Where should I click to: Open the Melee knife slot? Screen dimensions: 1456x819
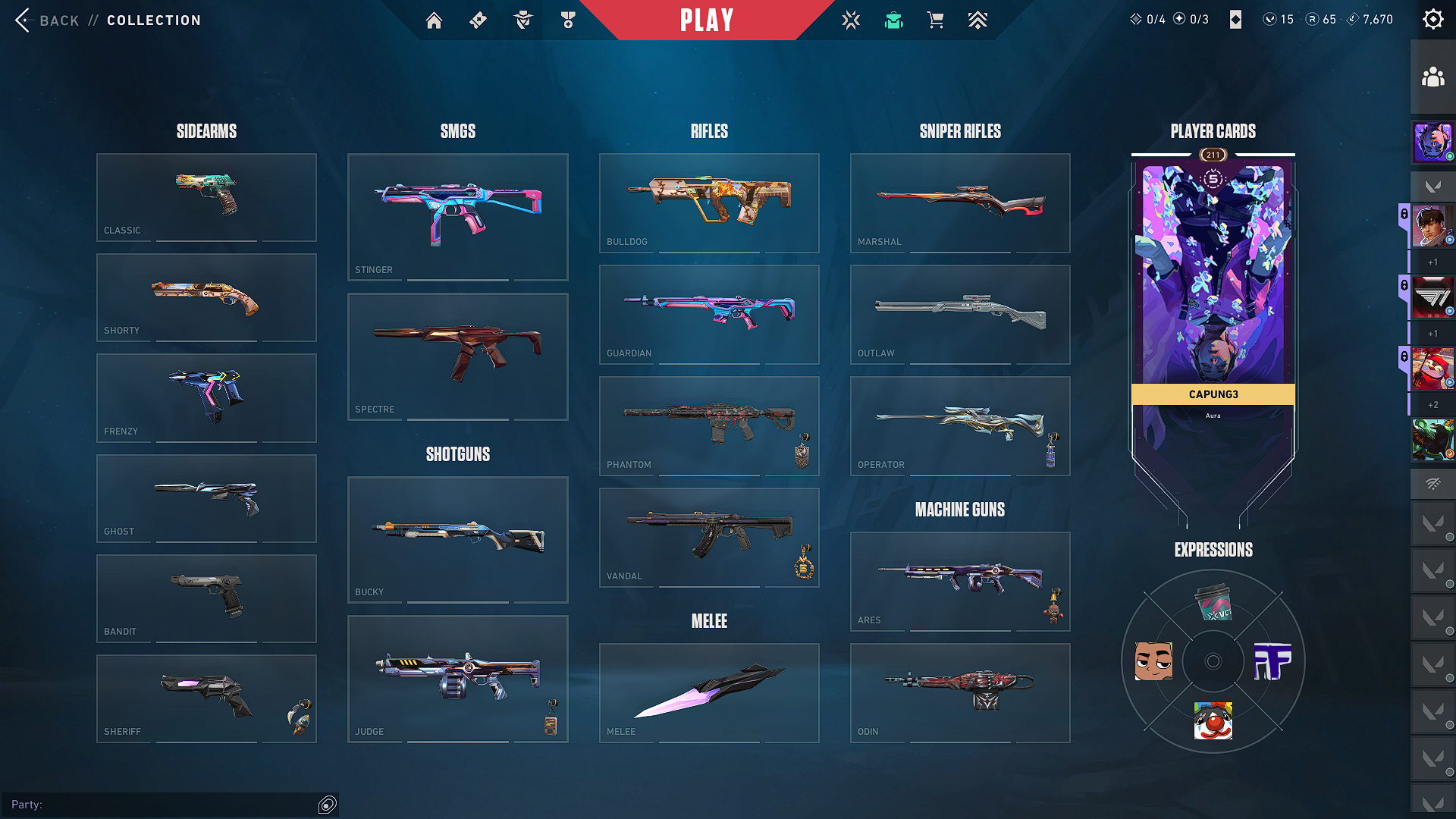click(x=709, y=692)
